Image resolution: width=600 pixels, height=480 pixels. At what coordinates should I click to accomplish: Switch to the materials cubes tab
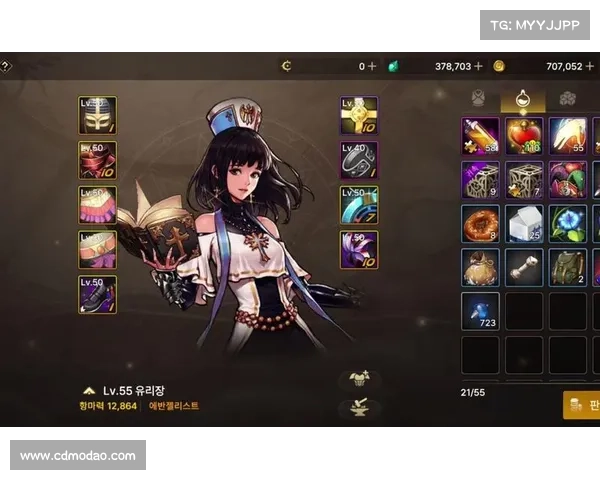tap(567, 98)
